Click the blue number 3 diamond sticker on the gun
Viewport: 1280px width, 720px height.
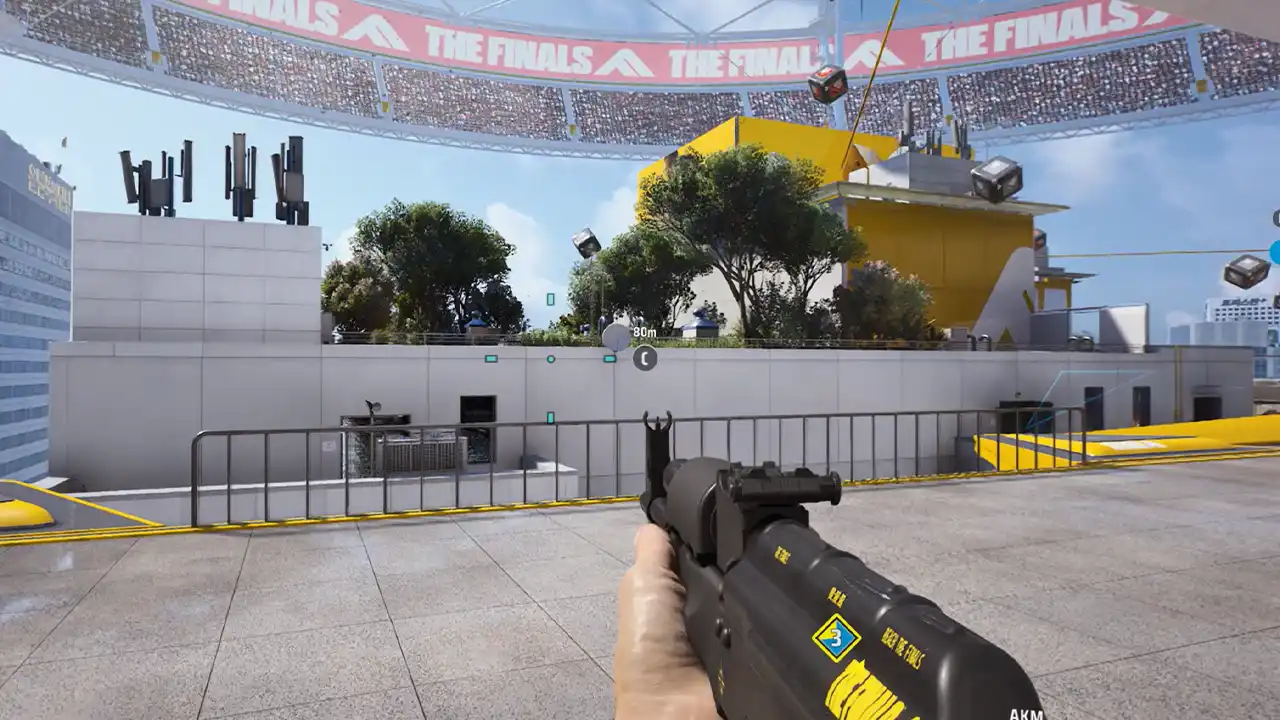[837, 638]
